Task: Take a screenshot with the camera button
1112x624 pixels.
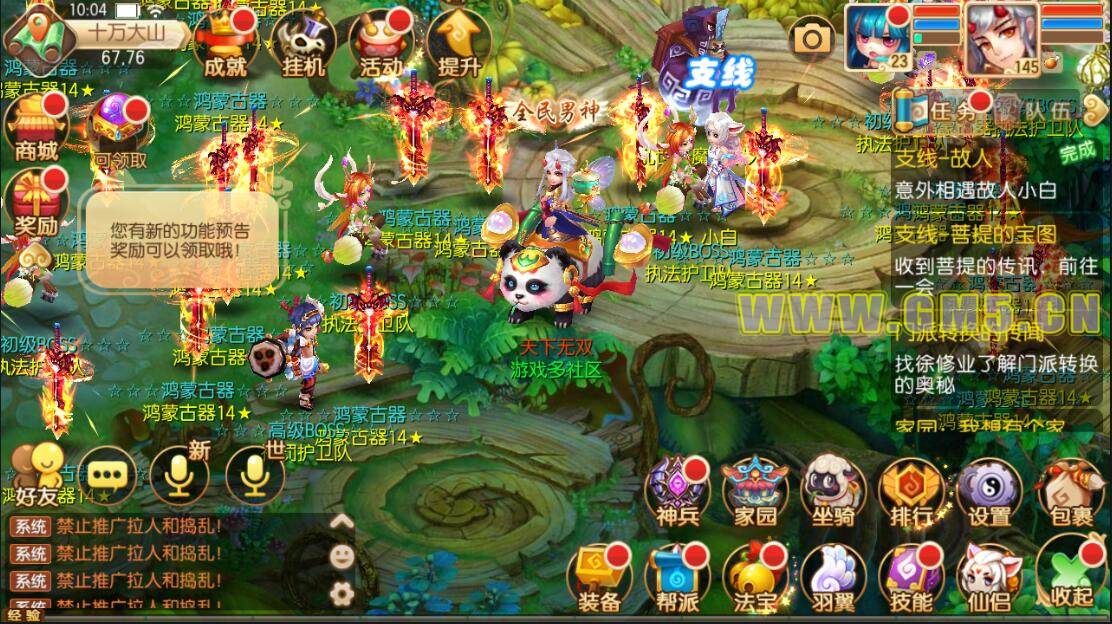Action: coord(812,39)
